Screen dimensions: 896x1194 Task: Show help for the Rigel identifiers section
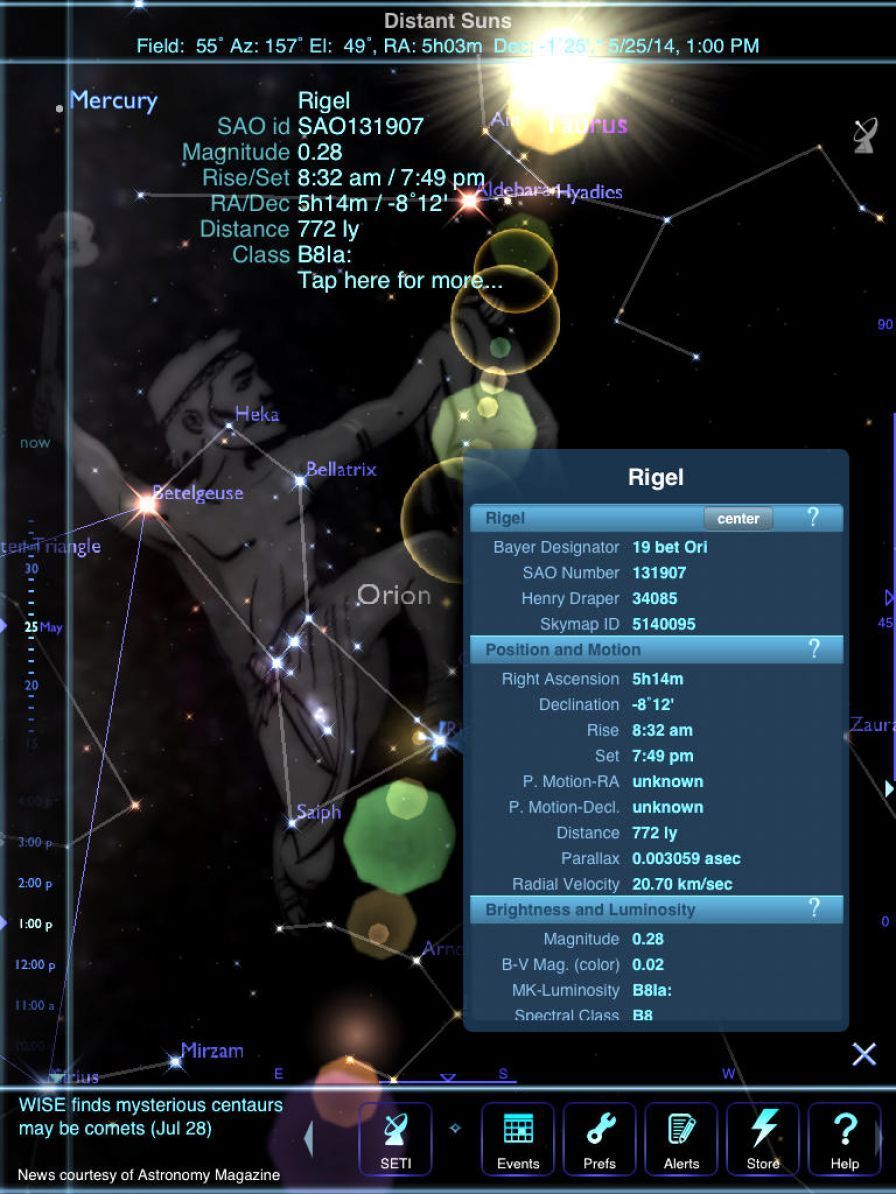click(813, 518)
